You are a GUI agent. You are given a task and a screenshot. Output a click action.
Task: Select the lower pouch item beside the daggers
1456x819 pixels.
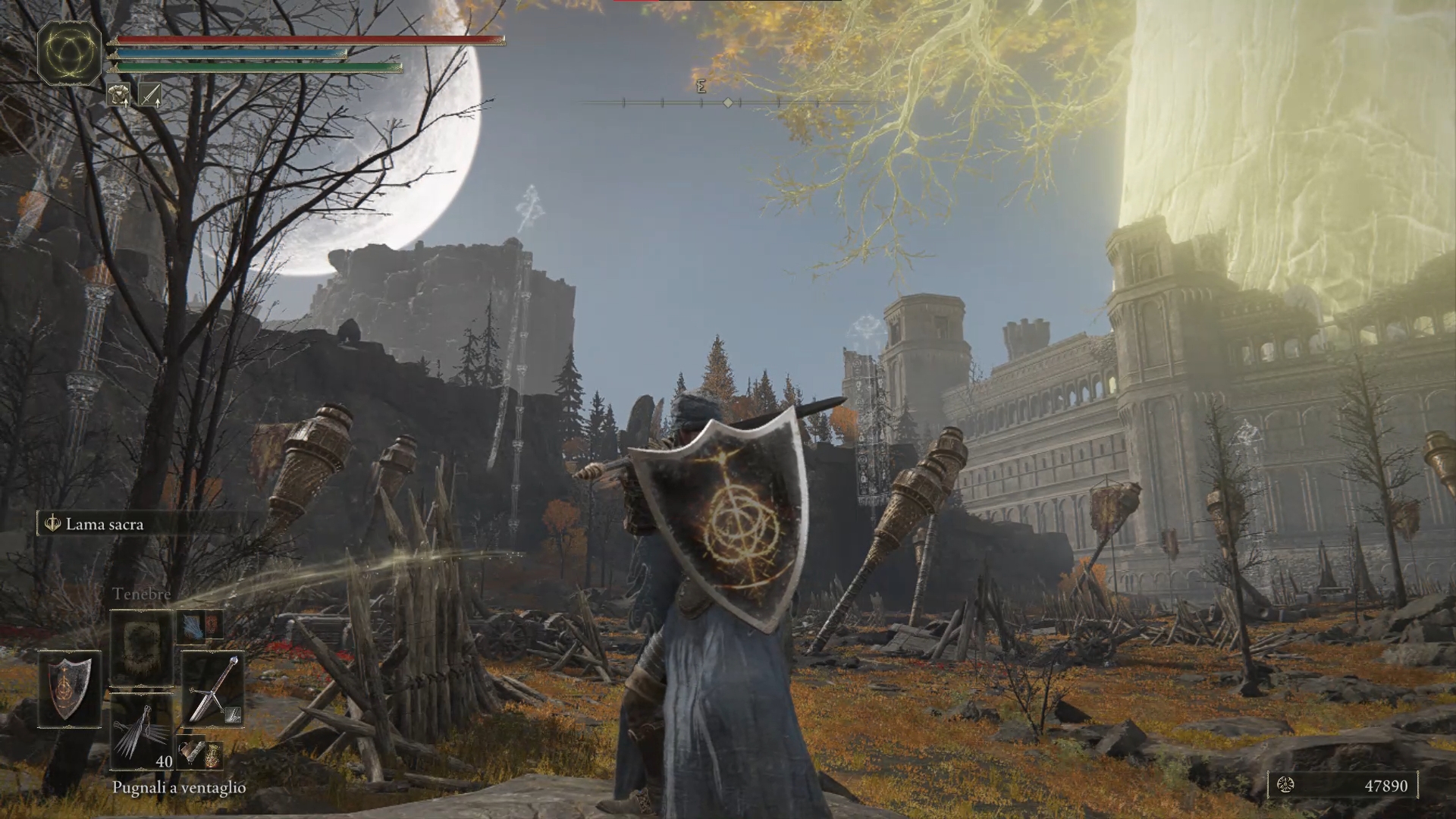200,754
